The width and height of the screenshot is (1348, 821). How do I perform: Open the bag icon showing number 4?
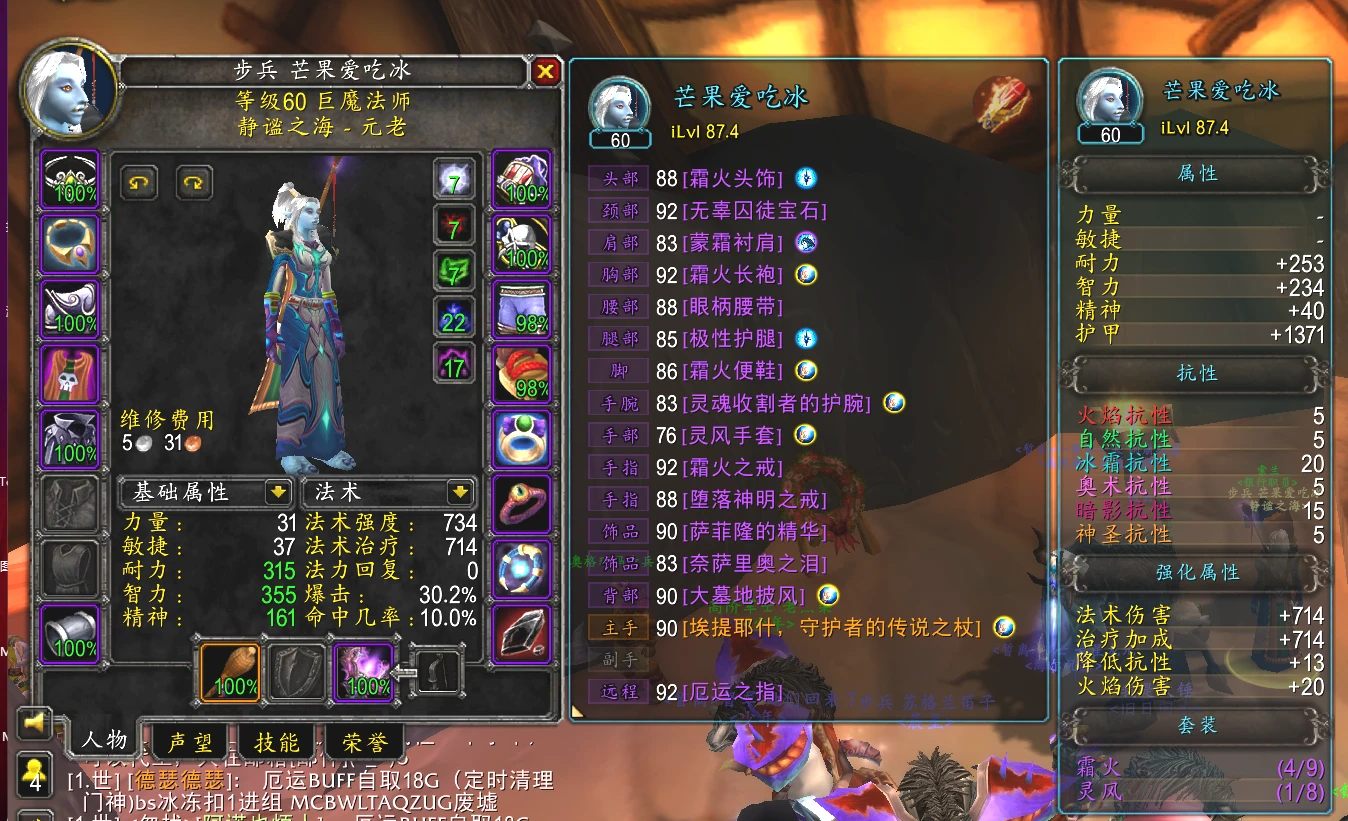33,775
